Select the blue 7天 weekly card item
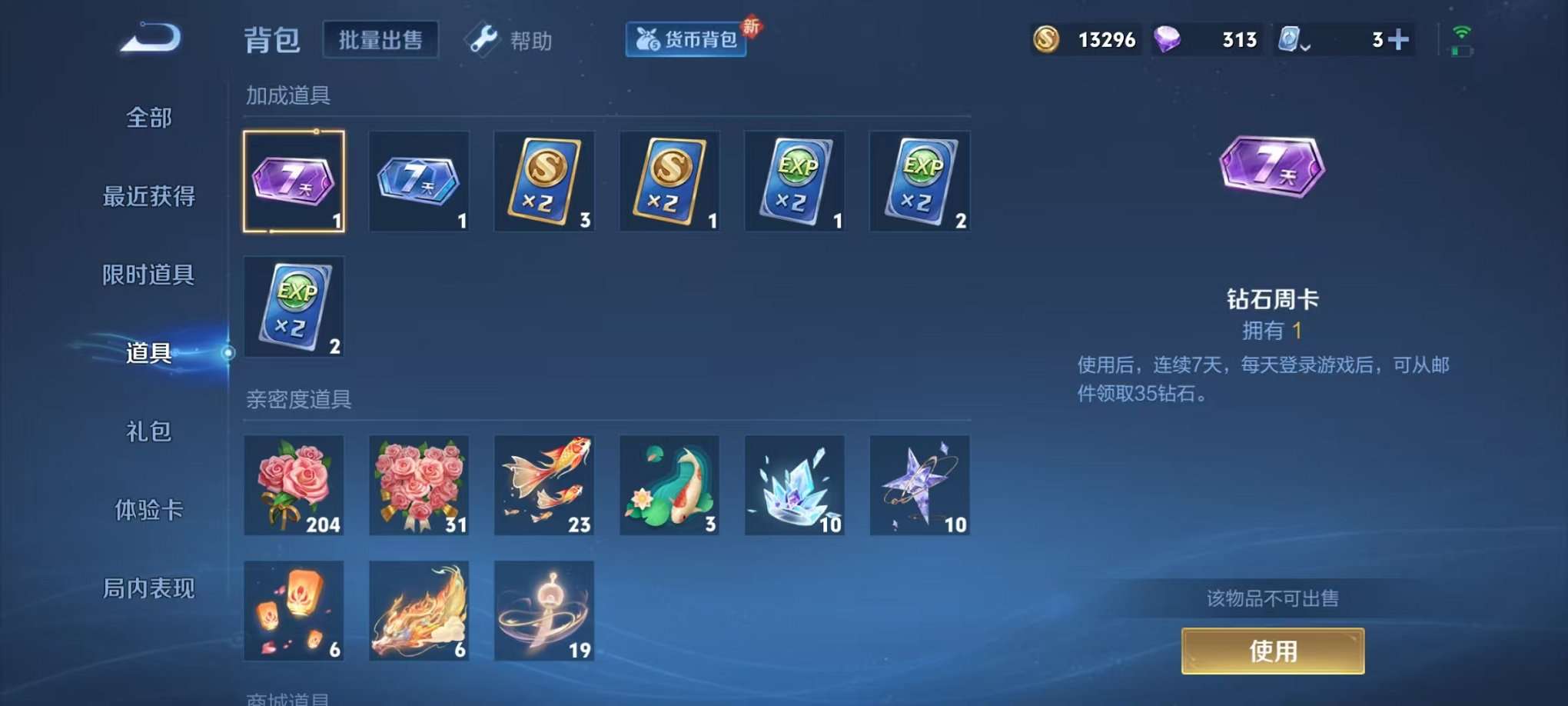The height and width of the screenshot is (706, 1568). coord(419,181)
